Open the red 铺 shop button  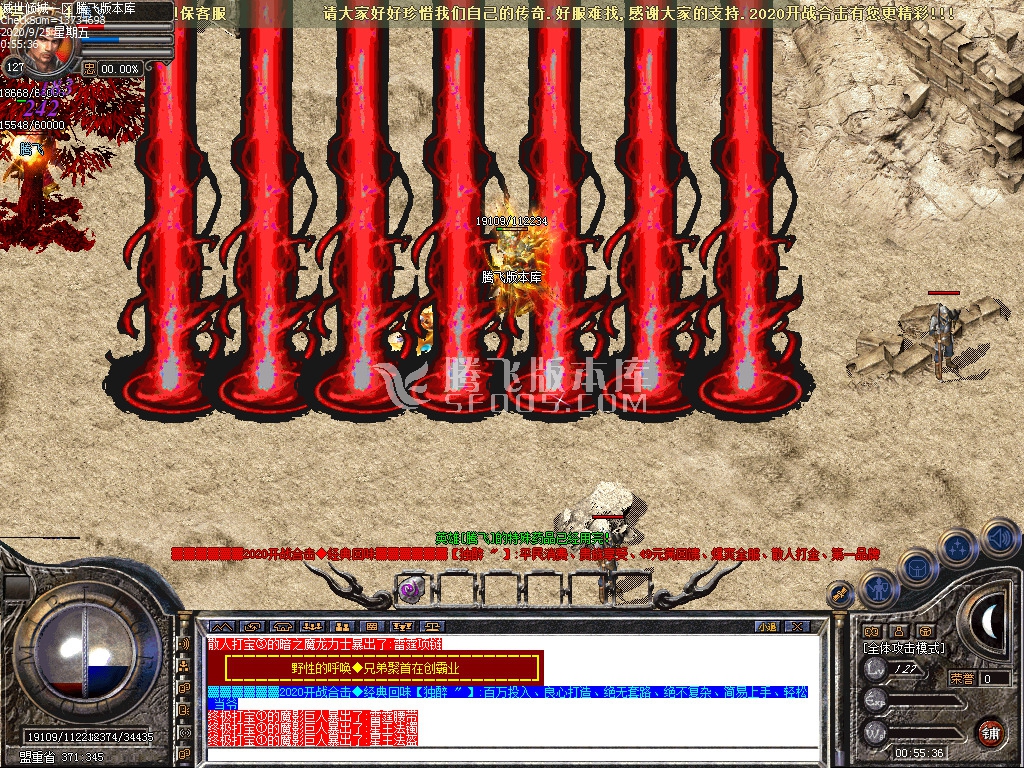[990, 731]
